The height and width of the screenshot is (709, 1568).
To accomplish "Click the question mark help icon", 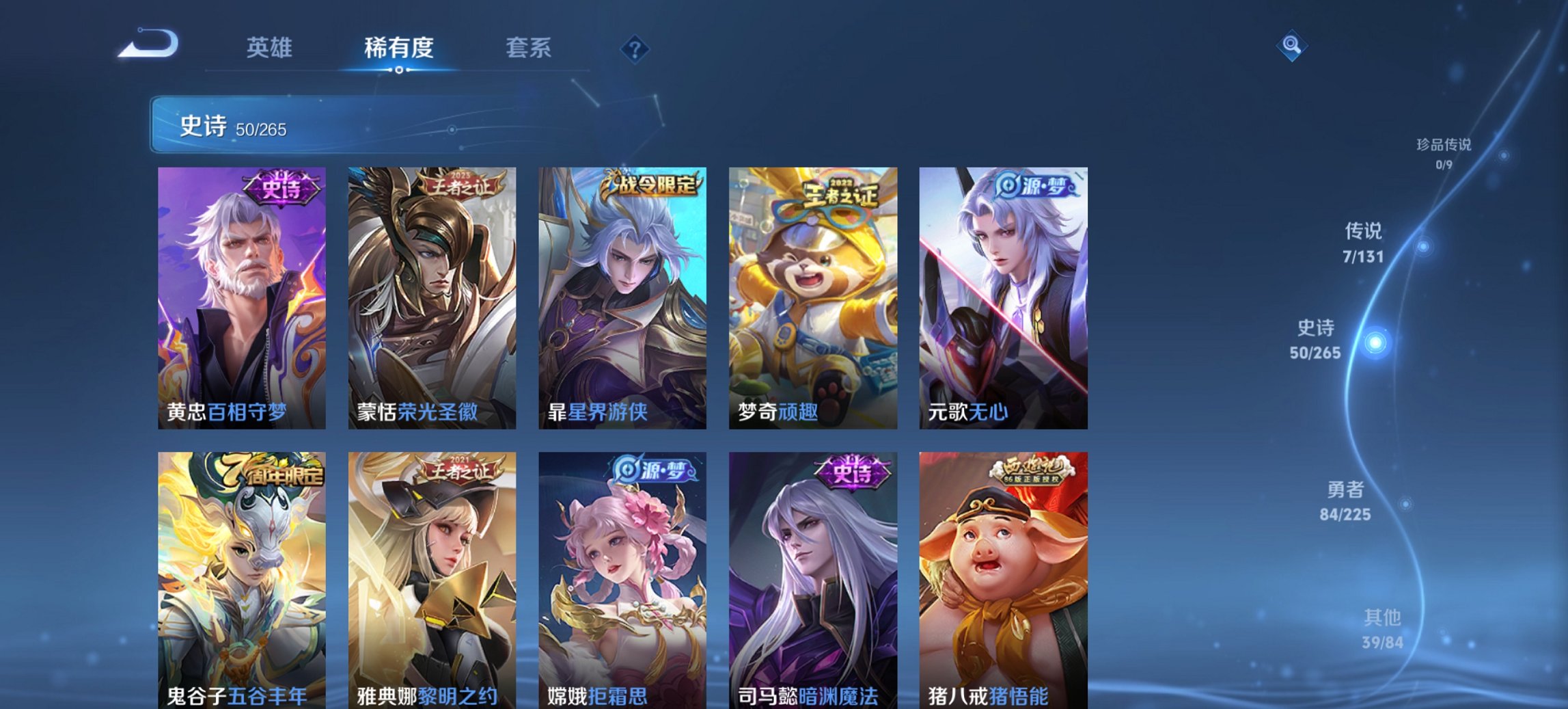I will pos(633,47).
